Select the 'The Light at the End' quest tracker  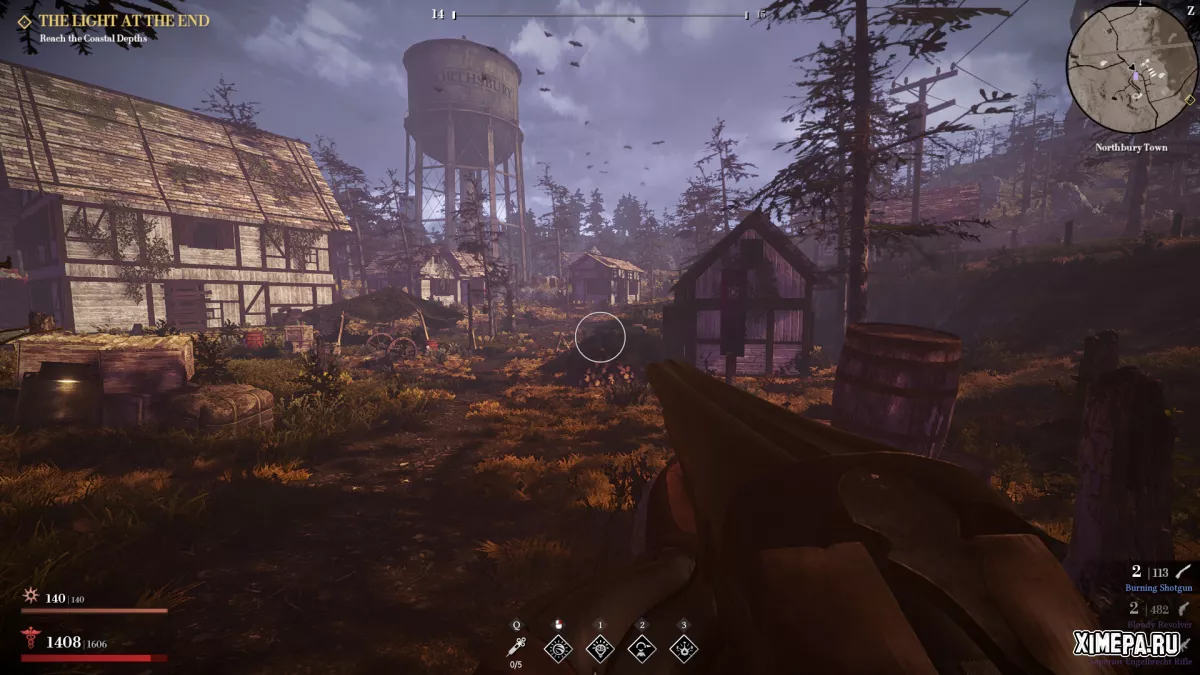[123, 20]
